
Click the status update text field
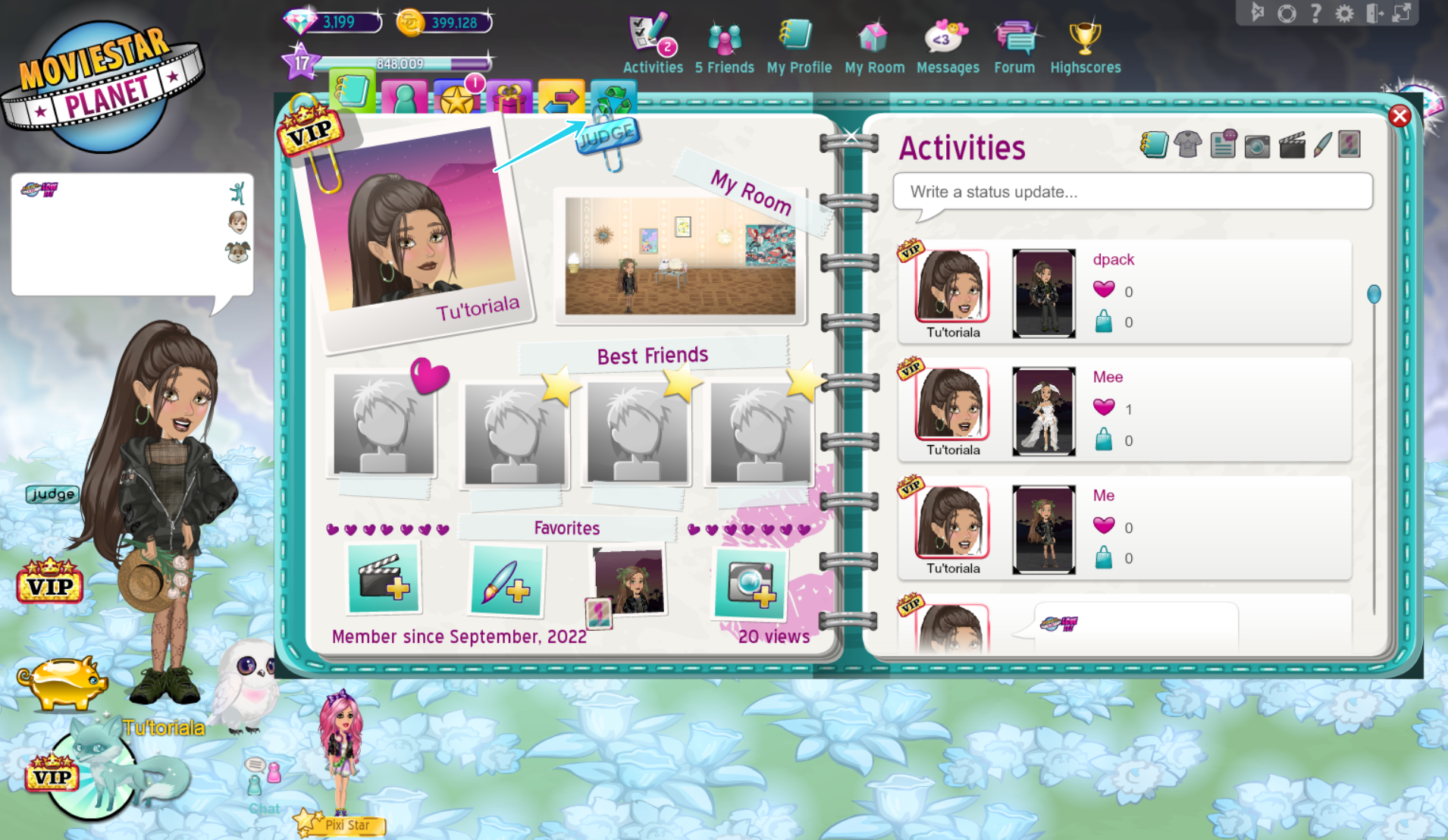[1133, 192]
